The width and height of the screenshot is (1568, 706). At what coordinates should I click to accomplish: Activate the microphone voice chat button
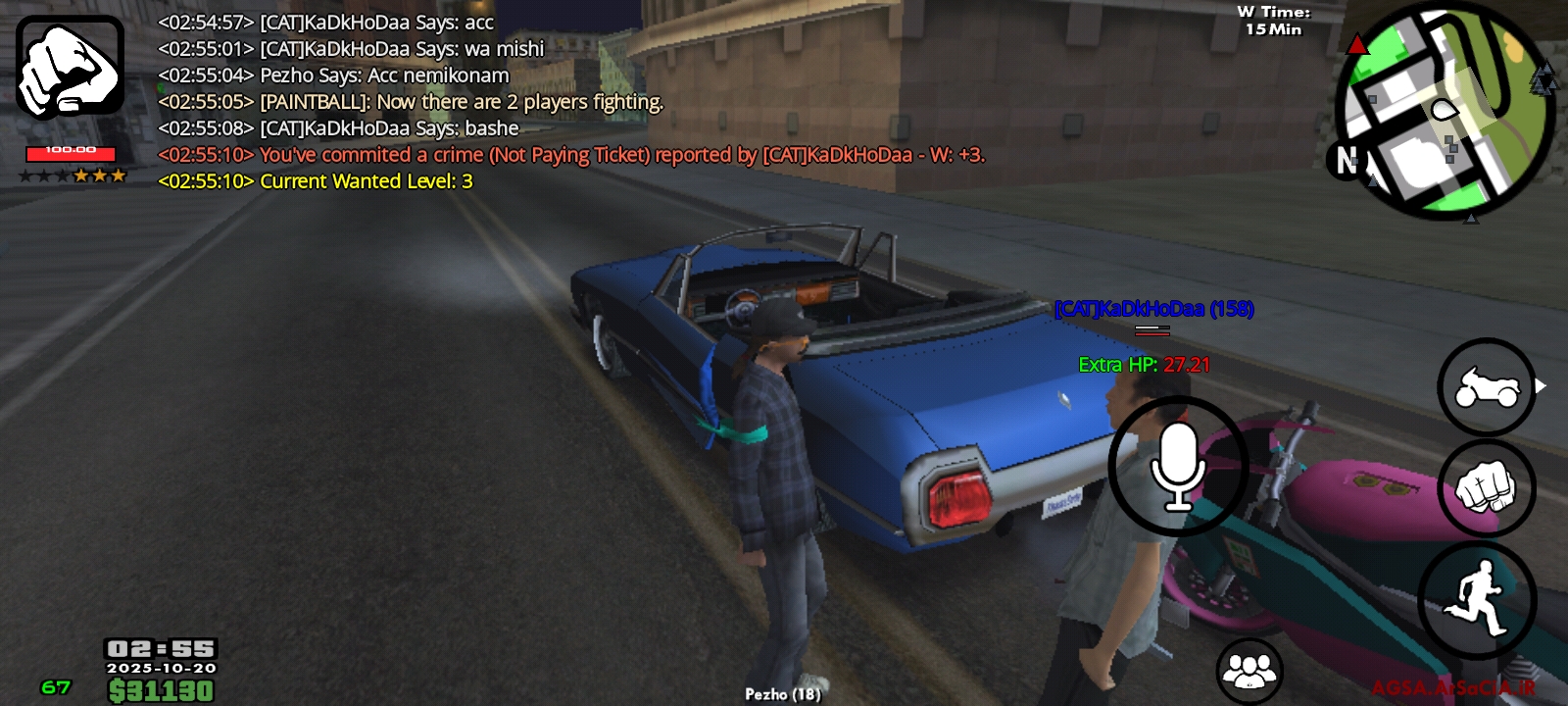pyautogui.click(x=1178, y=467)
